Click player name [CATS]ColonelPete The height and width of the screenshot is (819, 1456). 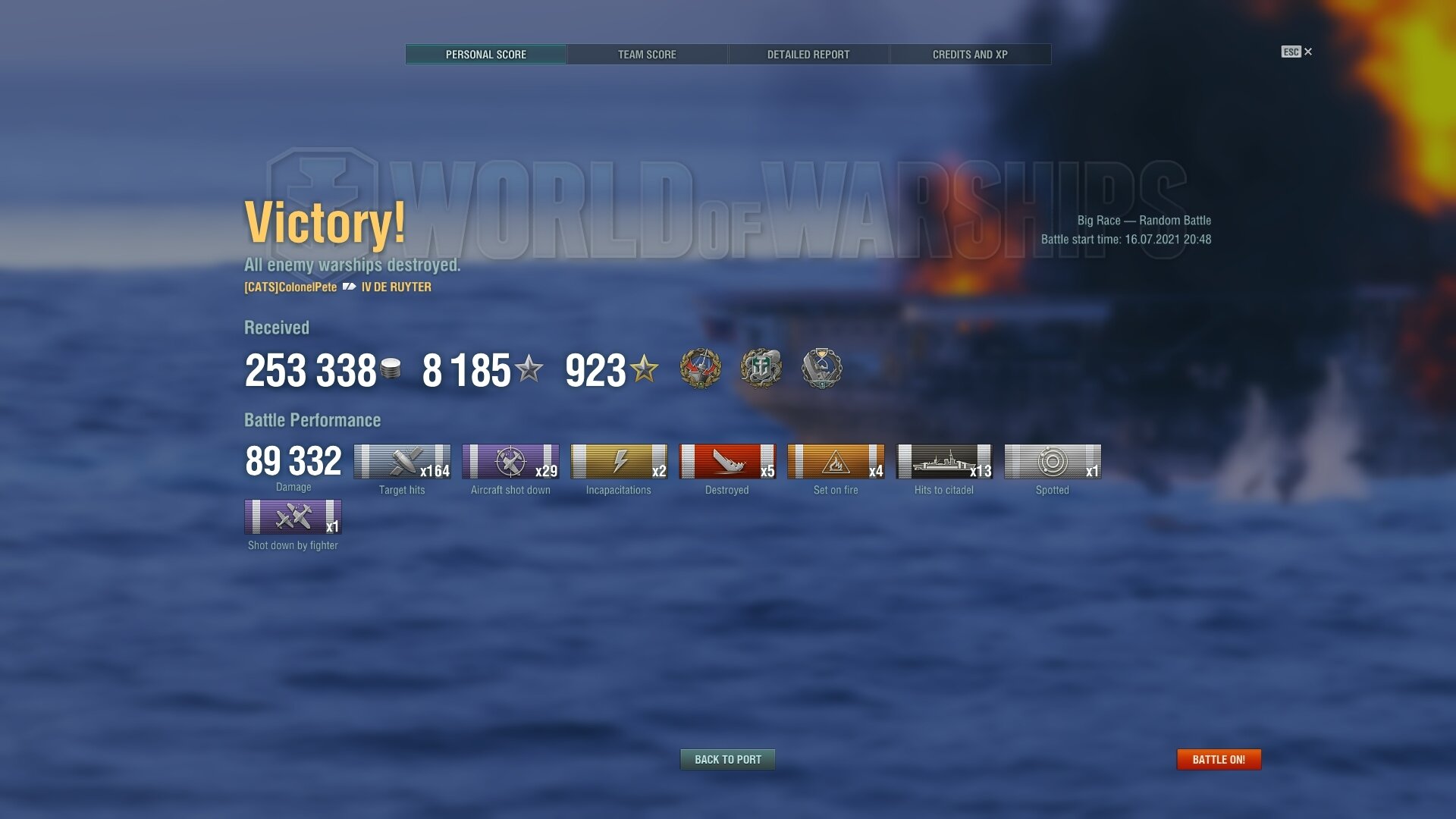[x=290, y=287]
